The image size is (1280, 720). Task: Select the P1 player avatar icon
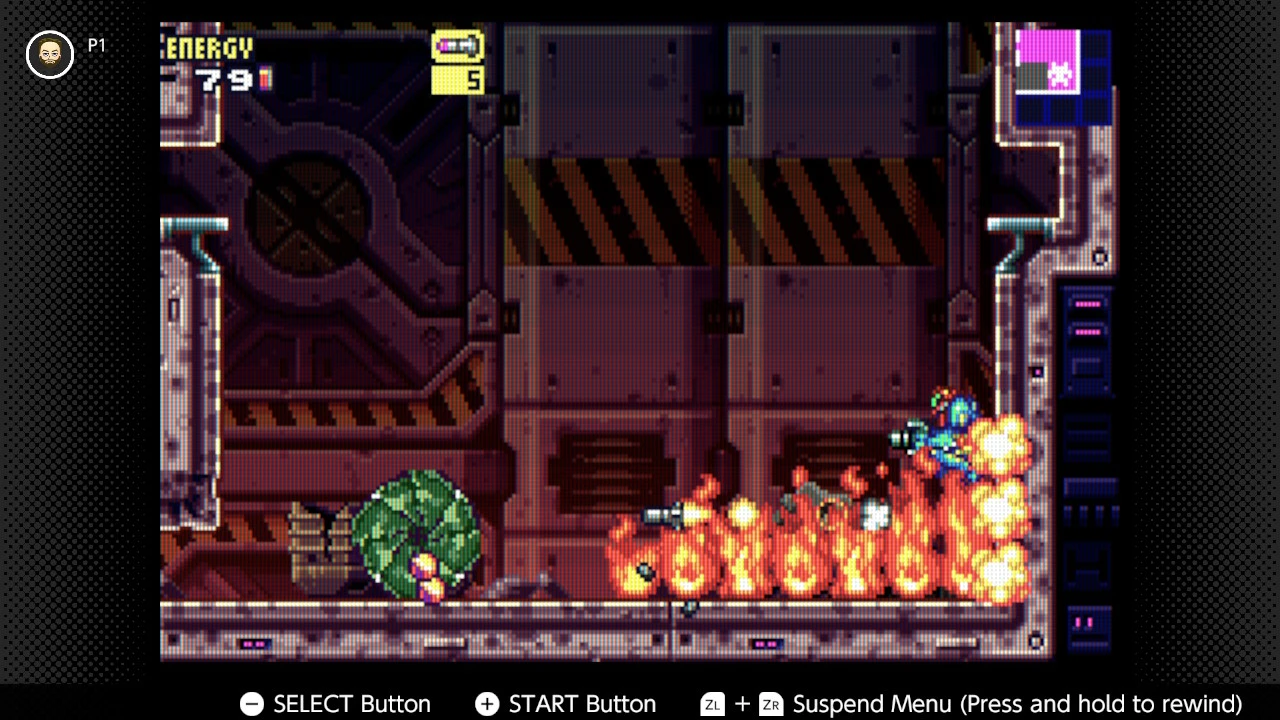click(49, 54)
